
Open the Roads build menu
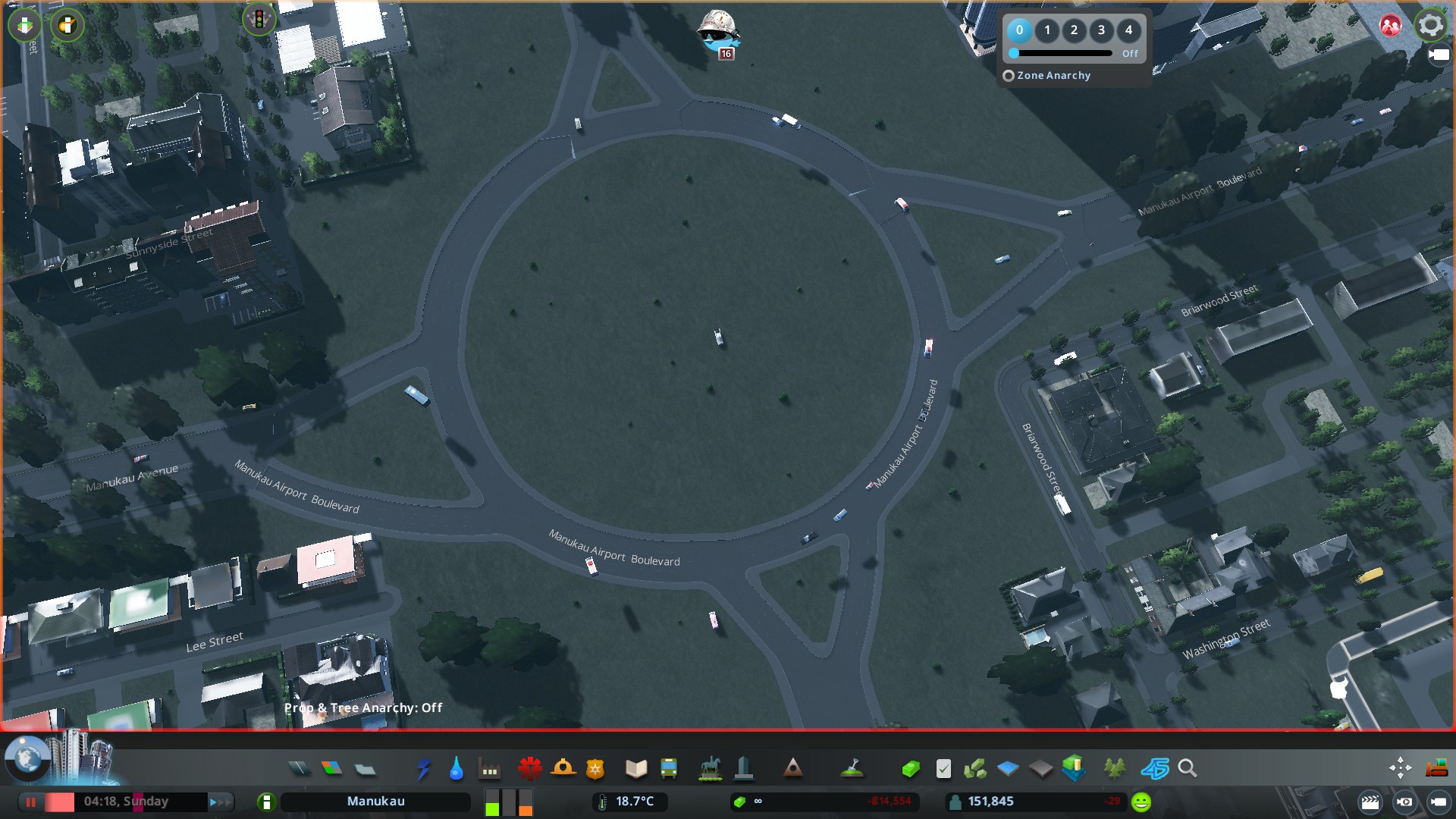click(300, 769)
